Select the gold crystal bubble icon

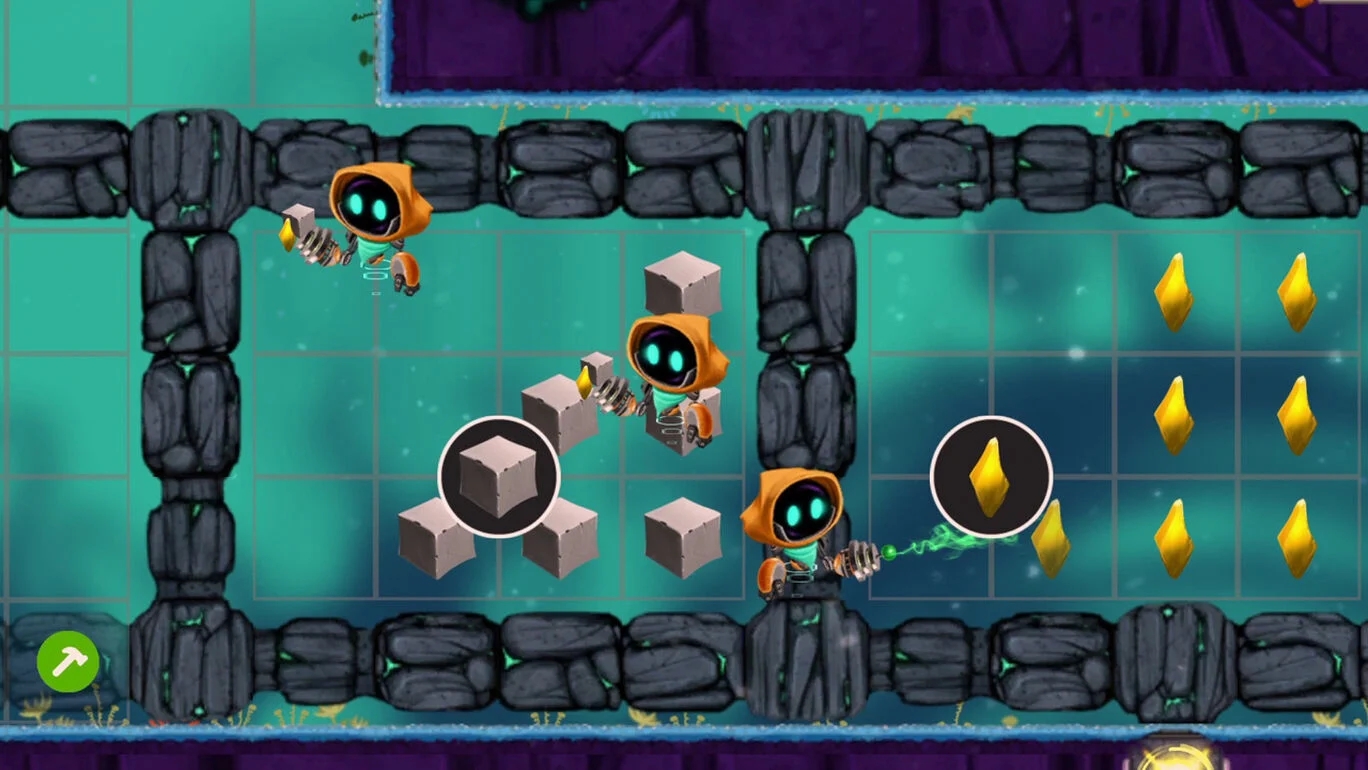pyautogui.click(x=990, y=477)
